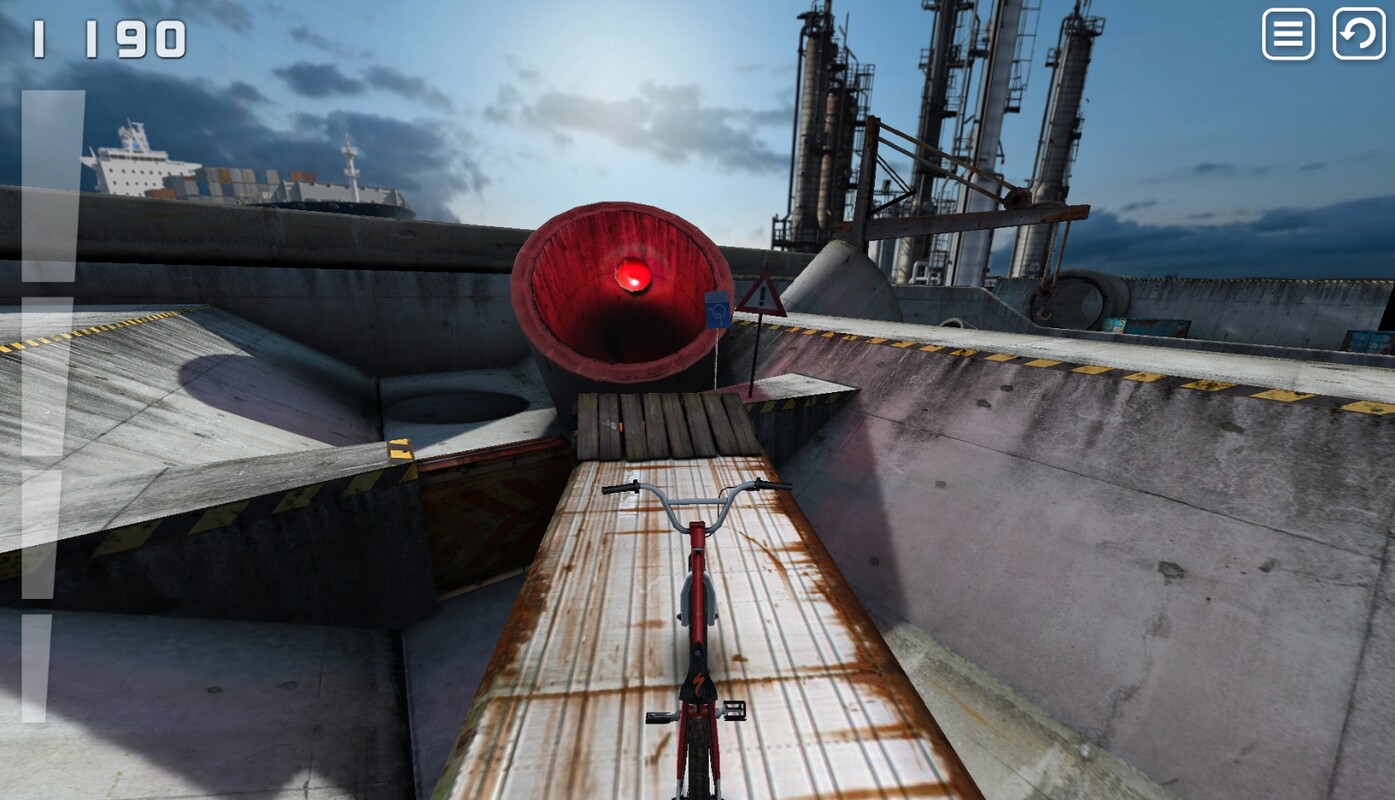Restart the level with the circular arrow

1358,35
